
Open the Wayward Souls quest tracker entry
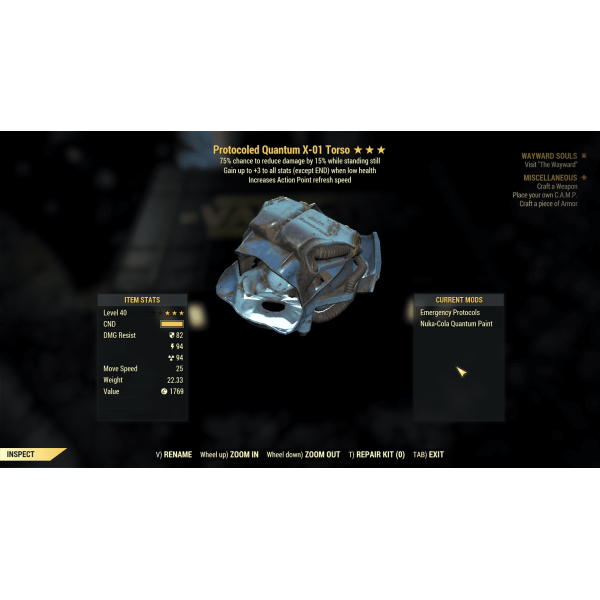549,156
